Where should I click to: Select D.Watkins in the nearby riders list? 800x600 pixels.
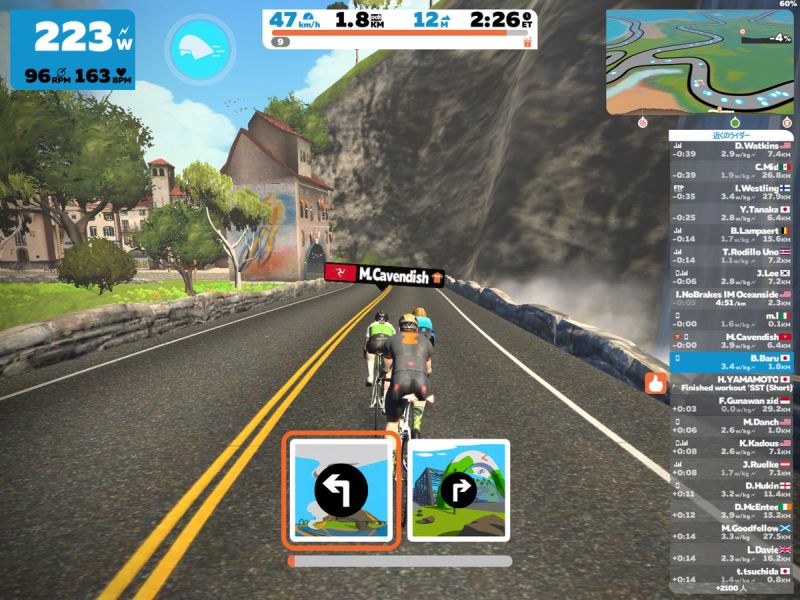click(732, 150)
